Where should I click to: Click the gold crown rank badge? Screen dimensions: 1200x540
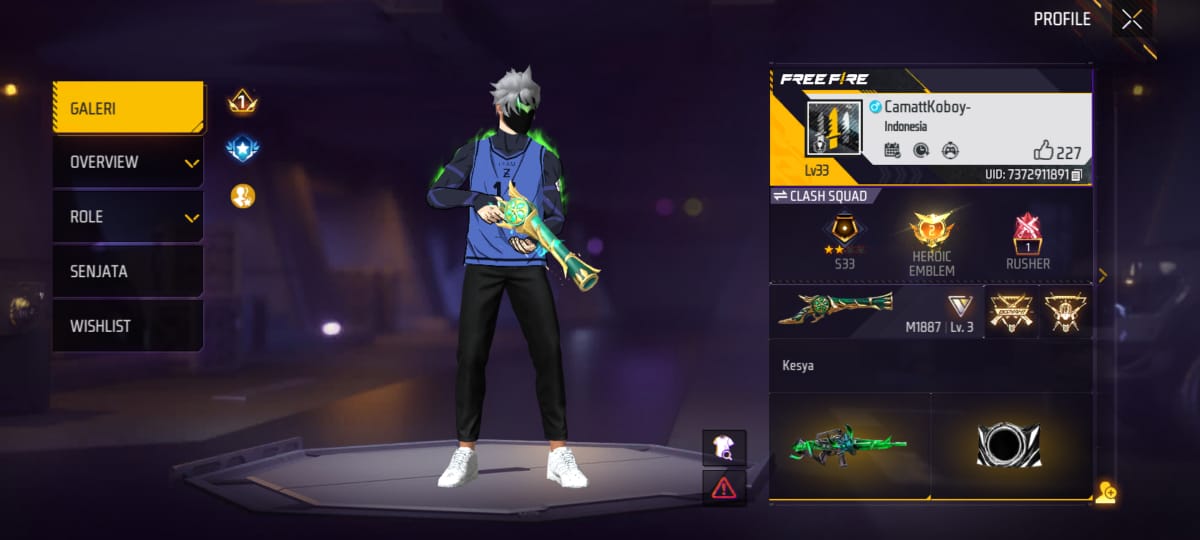242,101
